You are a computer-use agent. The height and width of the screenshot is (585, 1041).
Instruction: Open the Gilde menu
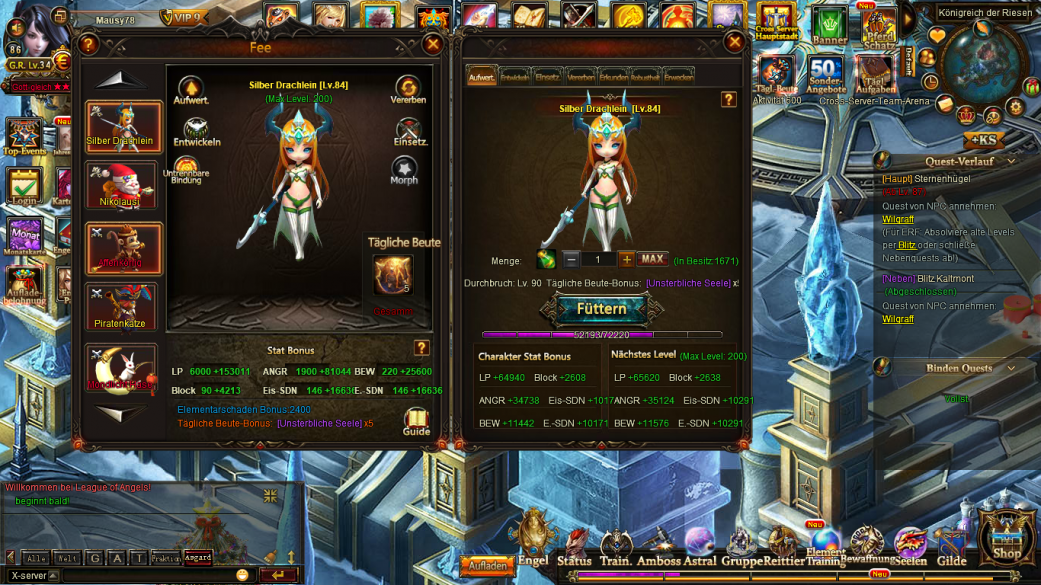(951, 549)
